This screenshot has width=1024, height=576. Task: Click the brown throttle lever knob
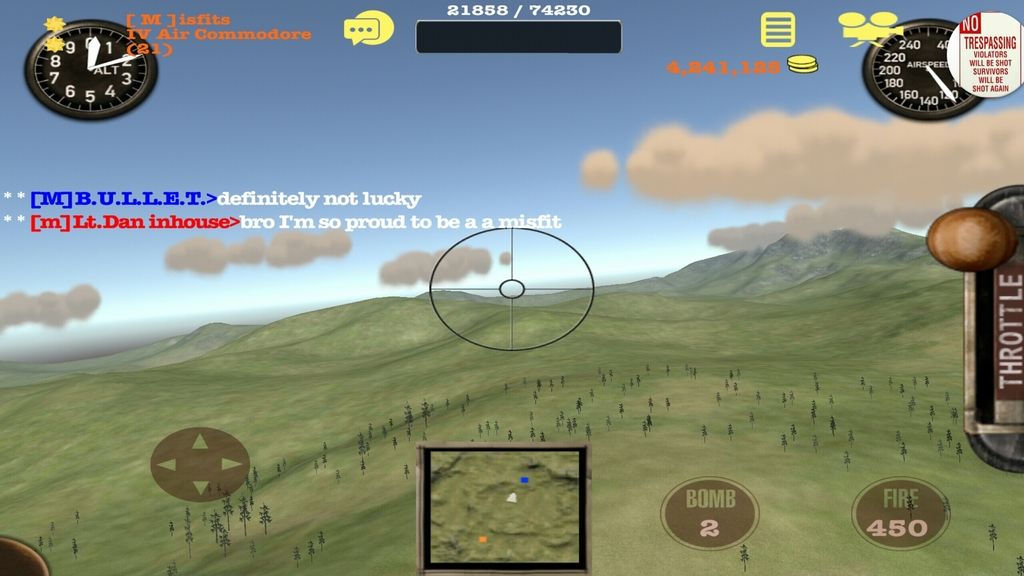point(971,238)
